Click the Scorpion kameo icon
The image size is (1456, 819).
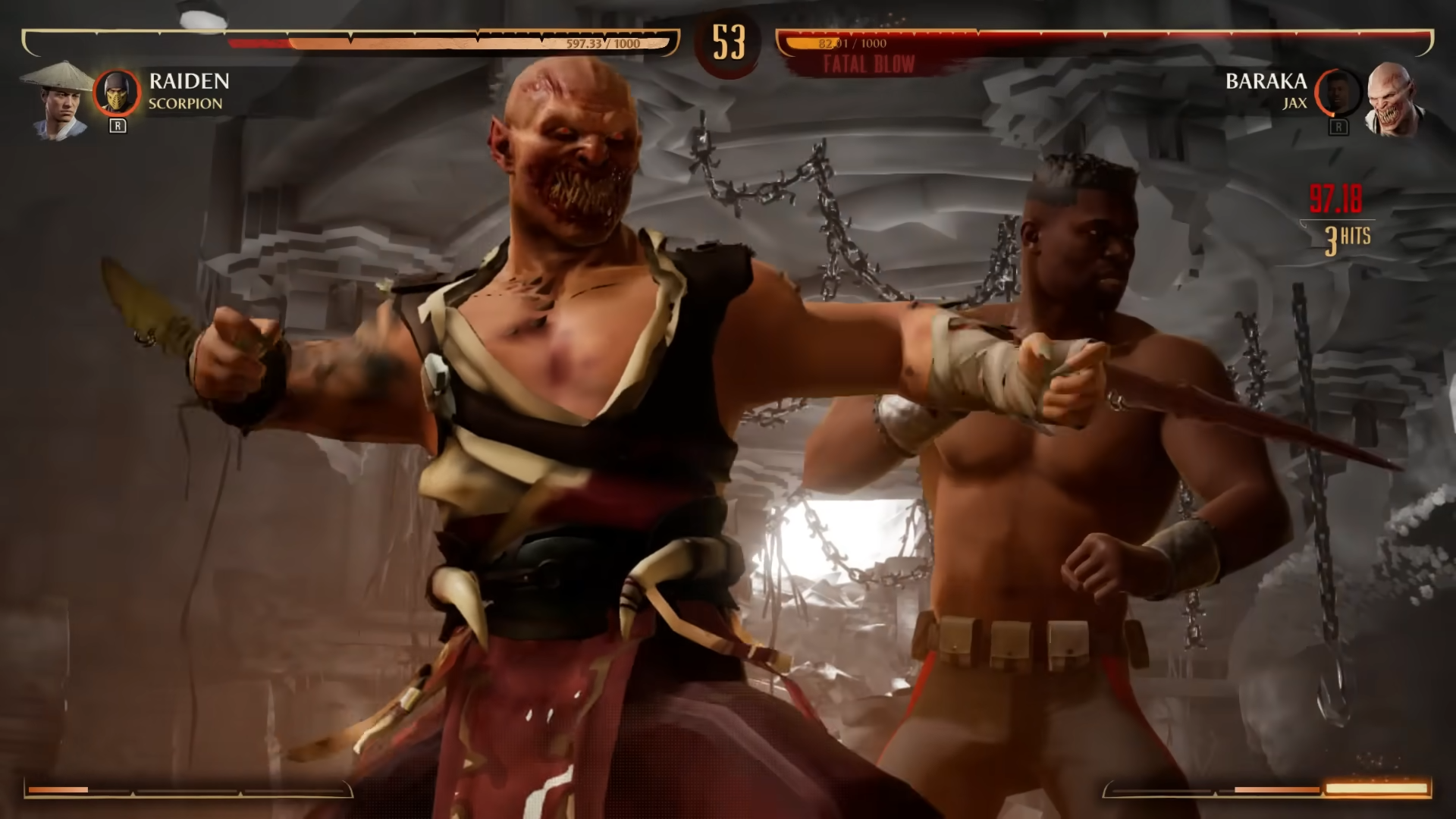tap(117, 93)
